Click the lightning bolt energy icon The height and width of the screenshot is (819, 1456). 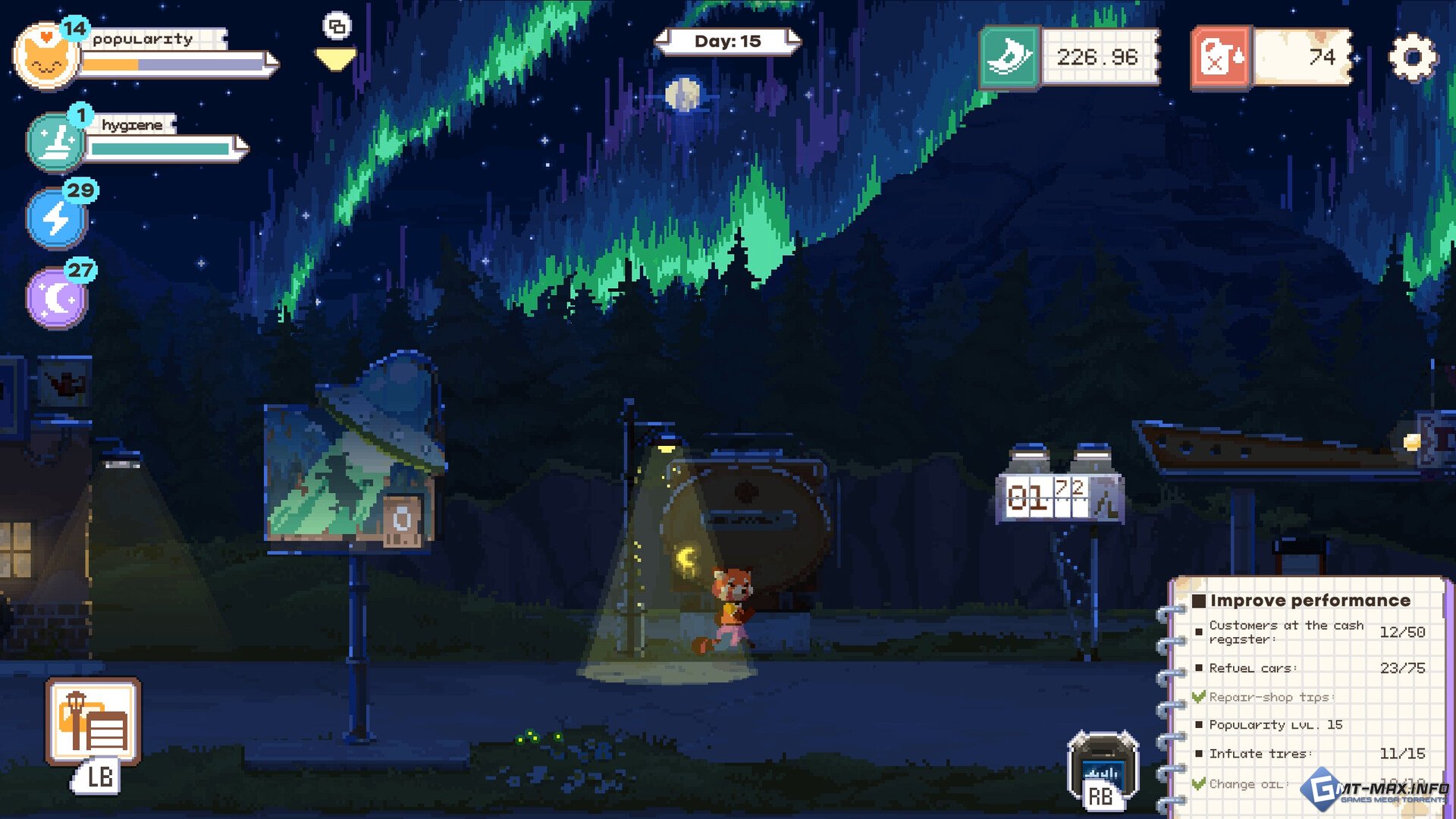point(57,218)
